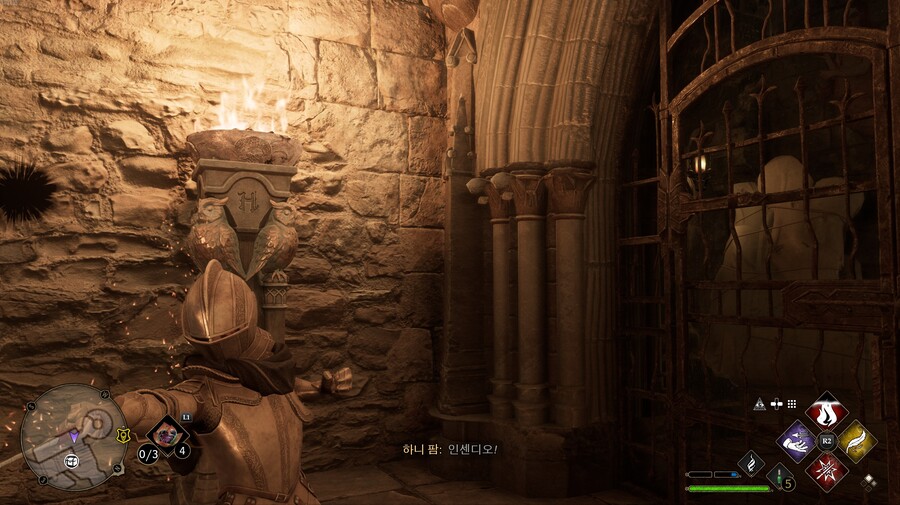This screenshot has height=505, width=900.
Task: Cast the Incendio fire spell slot
Action: (x=826, y=411)
